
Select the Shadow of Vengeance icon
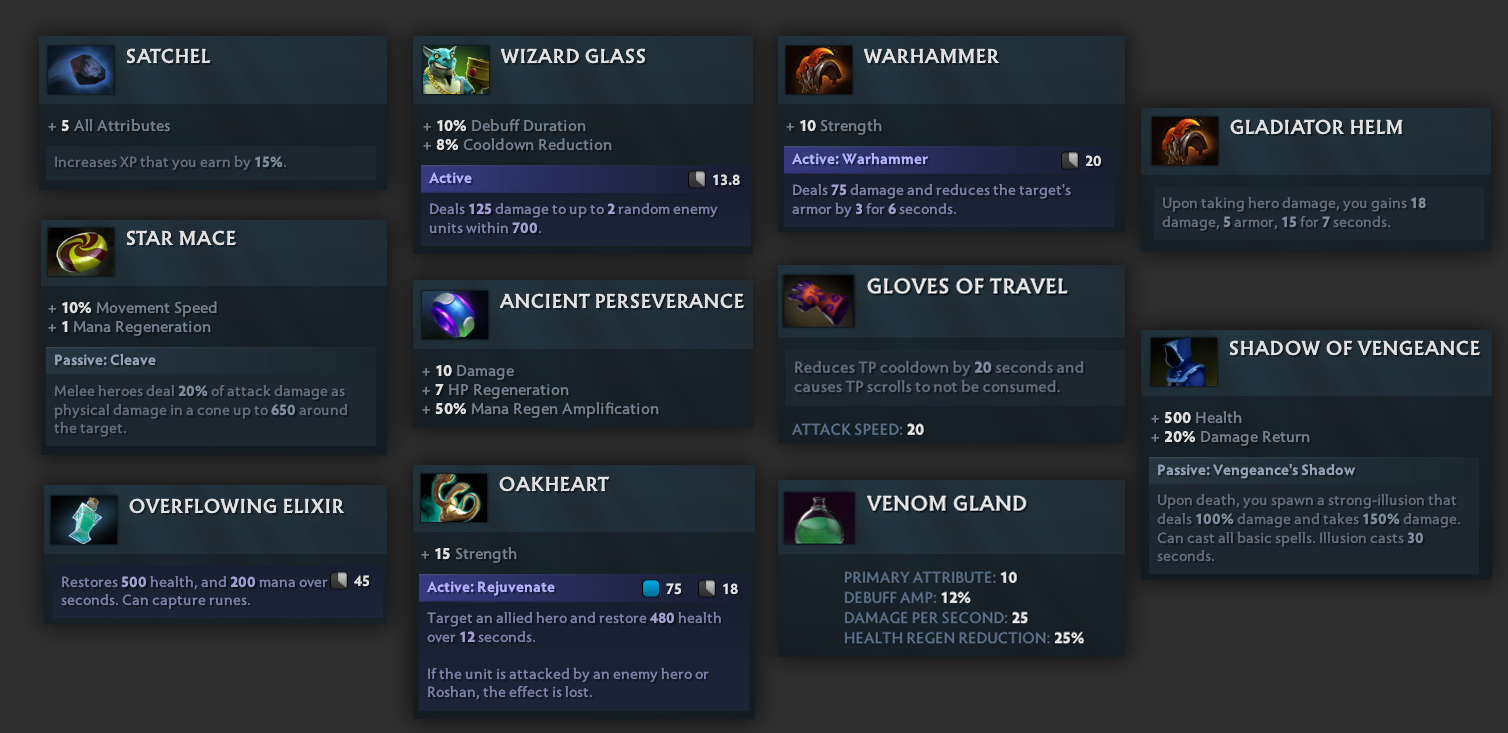click(1184, 362)
